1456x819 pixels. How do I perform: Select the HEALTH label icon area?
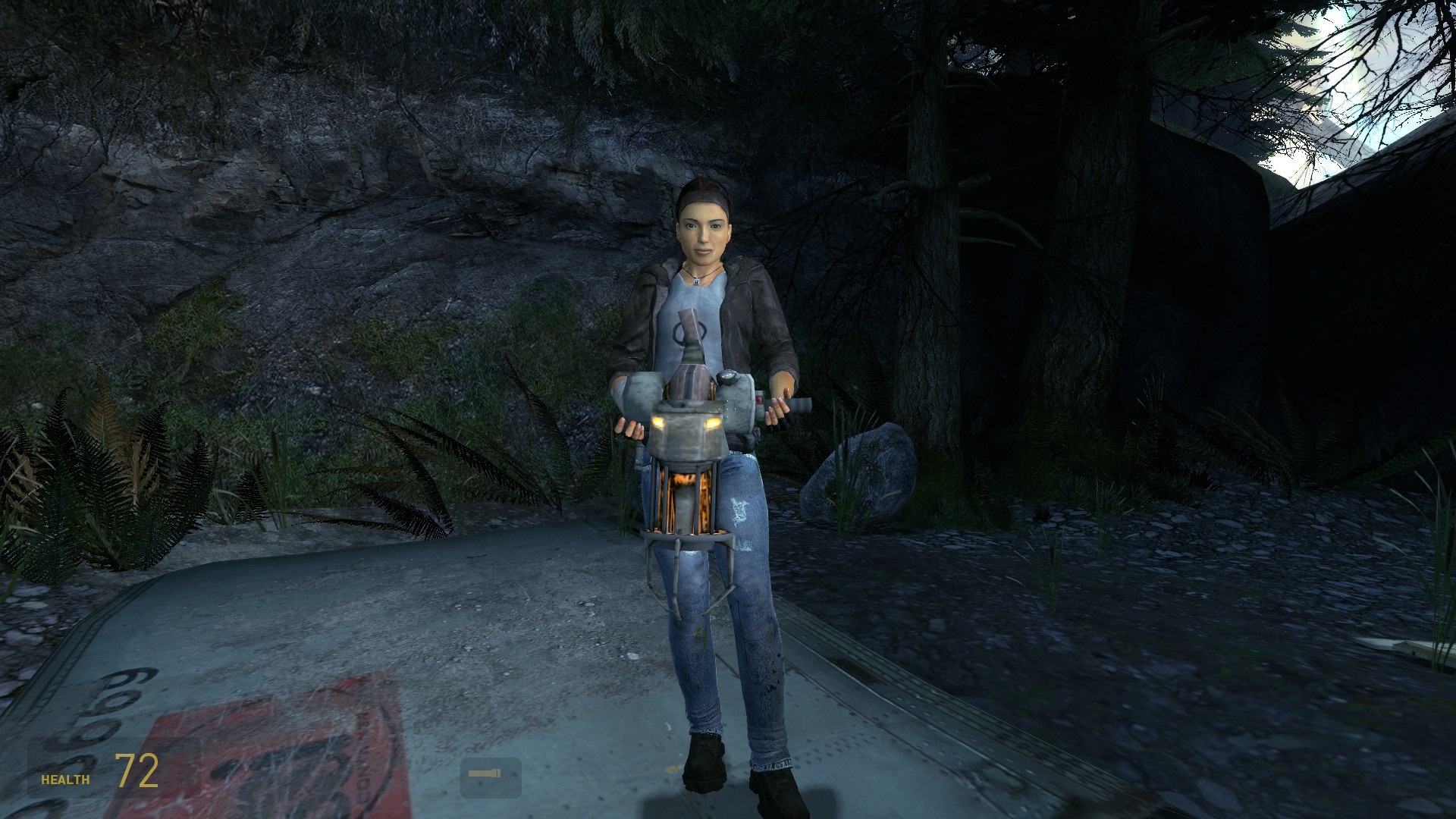pyautogui.click(x=66, y=778)
